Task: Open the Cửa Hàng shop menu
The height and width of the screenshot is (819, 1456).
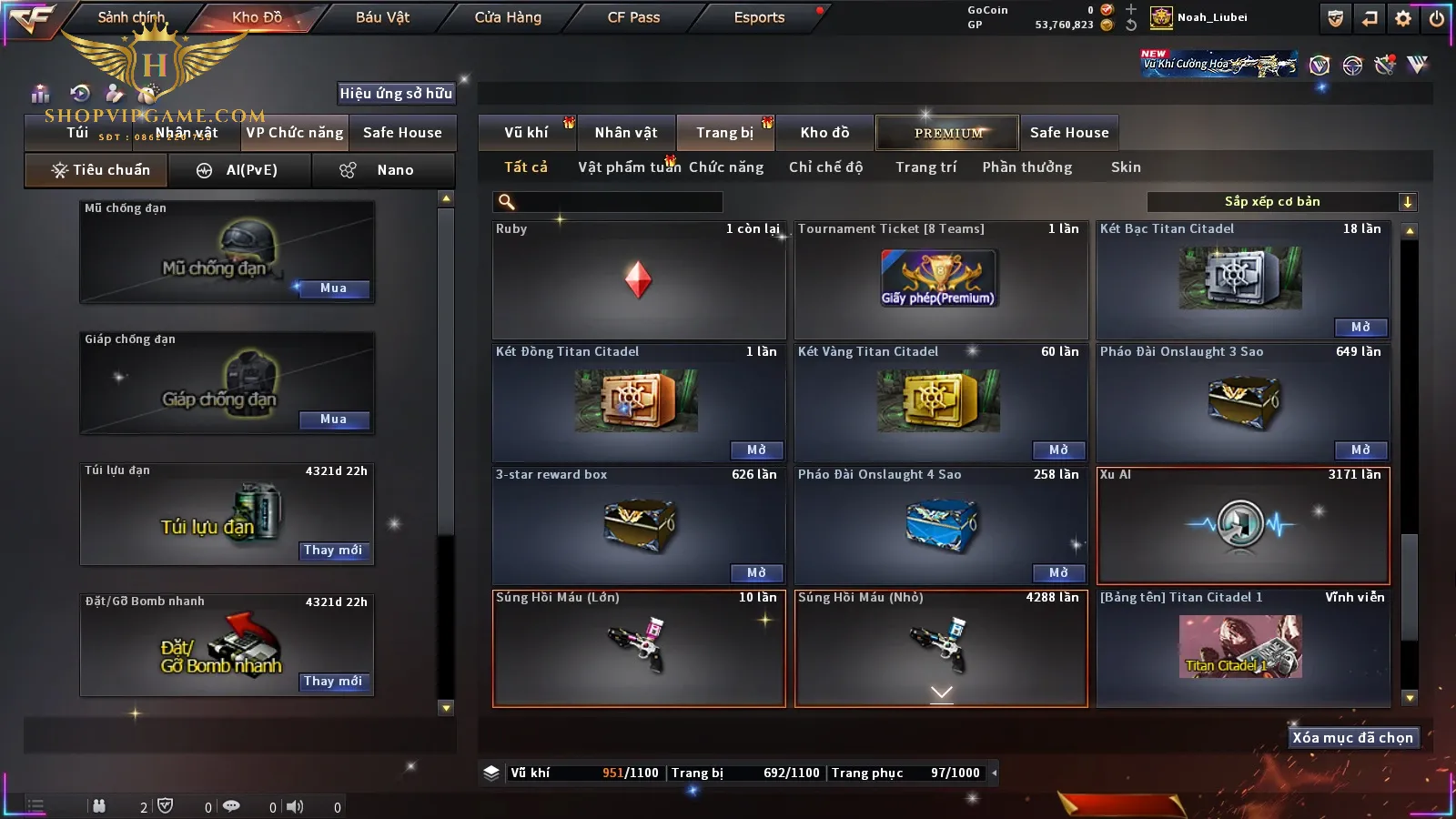Action: tap(508, 17)
